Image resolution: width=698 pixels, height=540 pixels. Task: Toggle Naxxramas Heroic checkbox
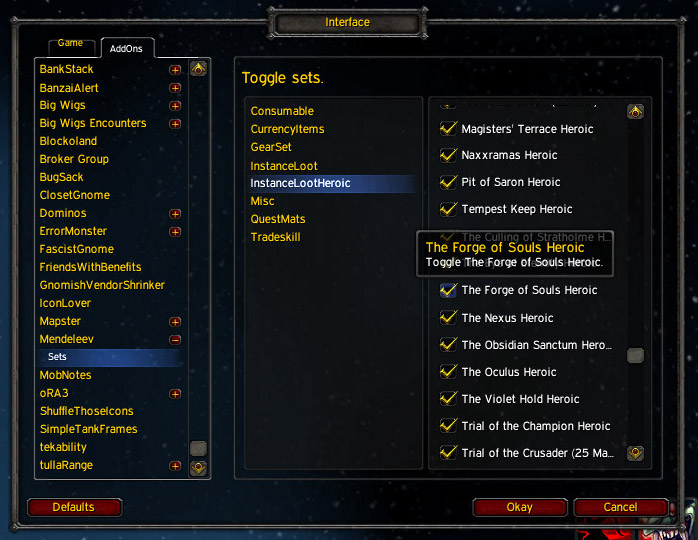tap(449, 156)
